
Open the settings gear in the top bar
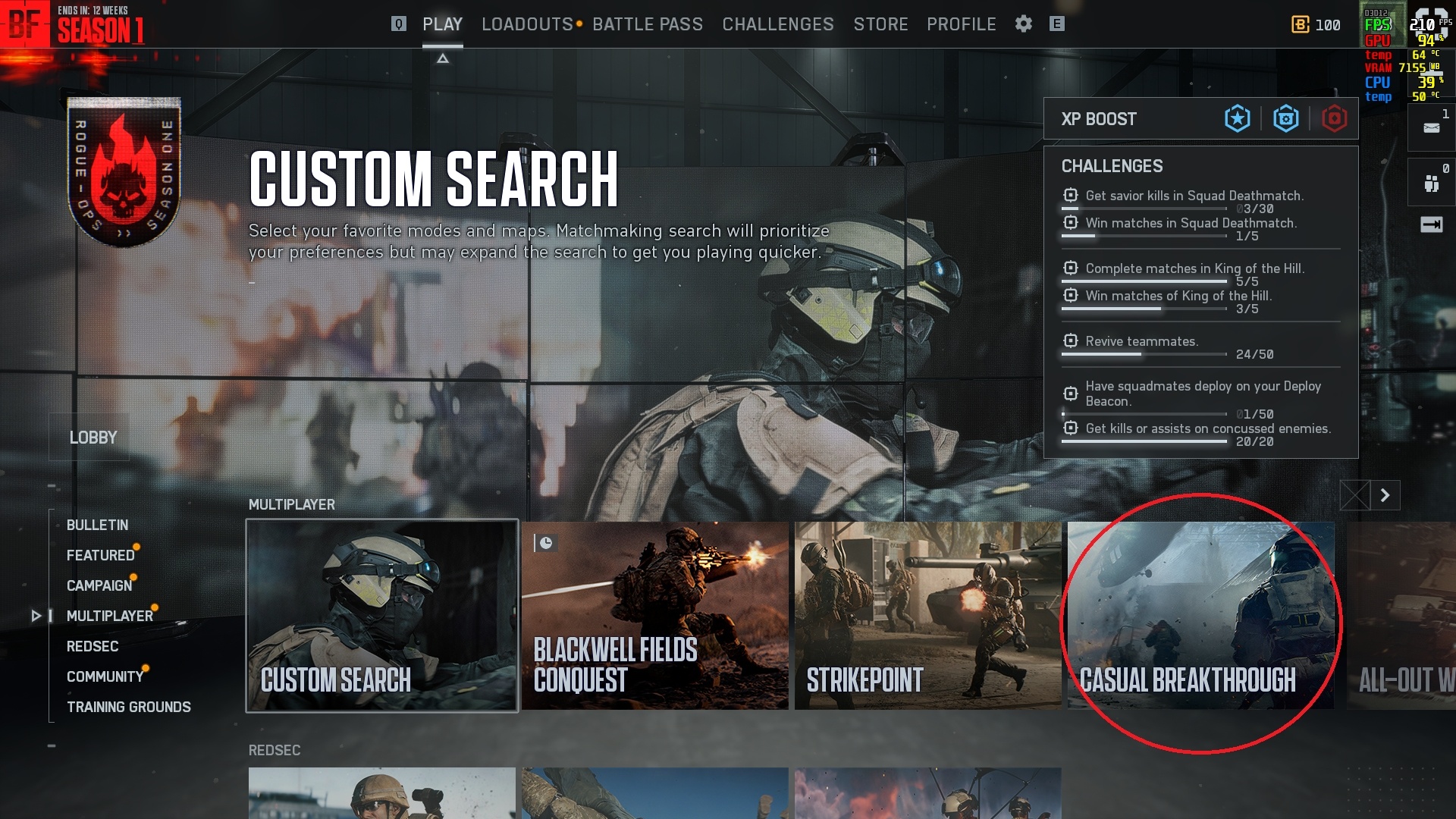[x=1023, y=24]
